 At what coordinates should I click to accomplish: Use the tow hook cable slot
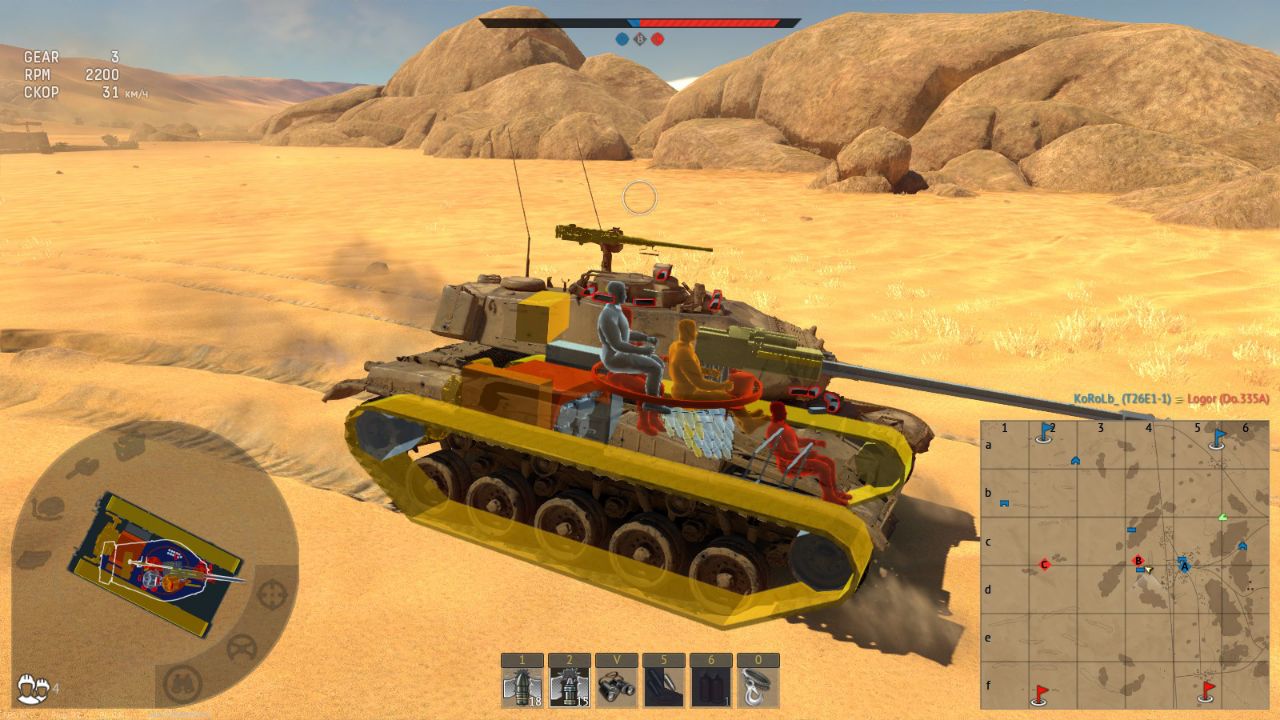tap(757, 688)
